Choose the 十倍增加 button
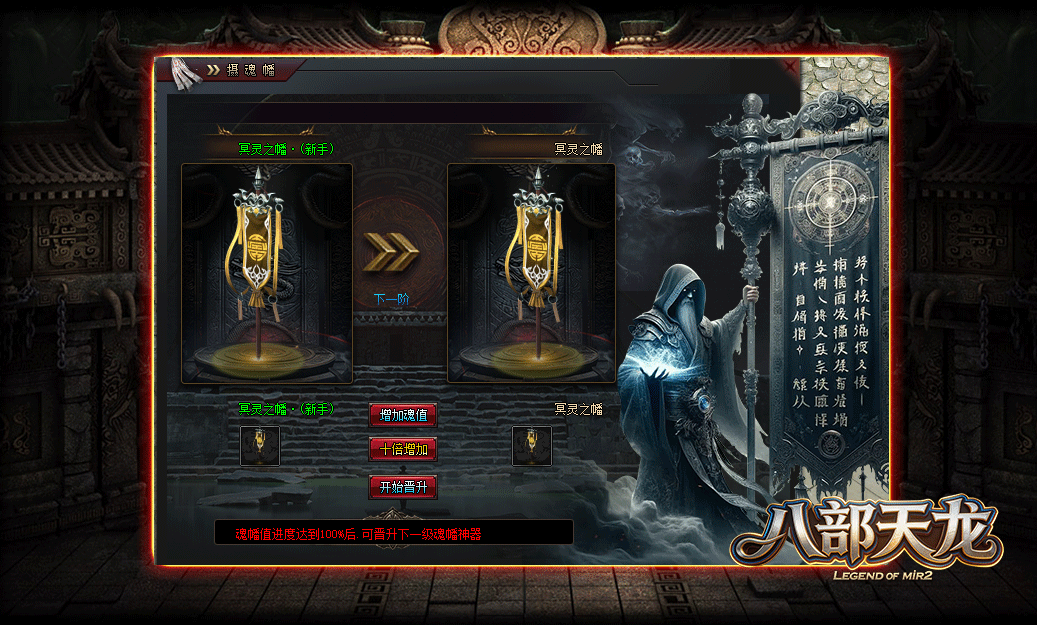The image size is (1037, 625). click(x=403, y=449)
